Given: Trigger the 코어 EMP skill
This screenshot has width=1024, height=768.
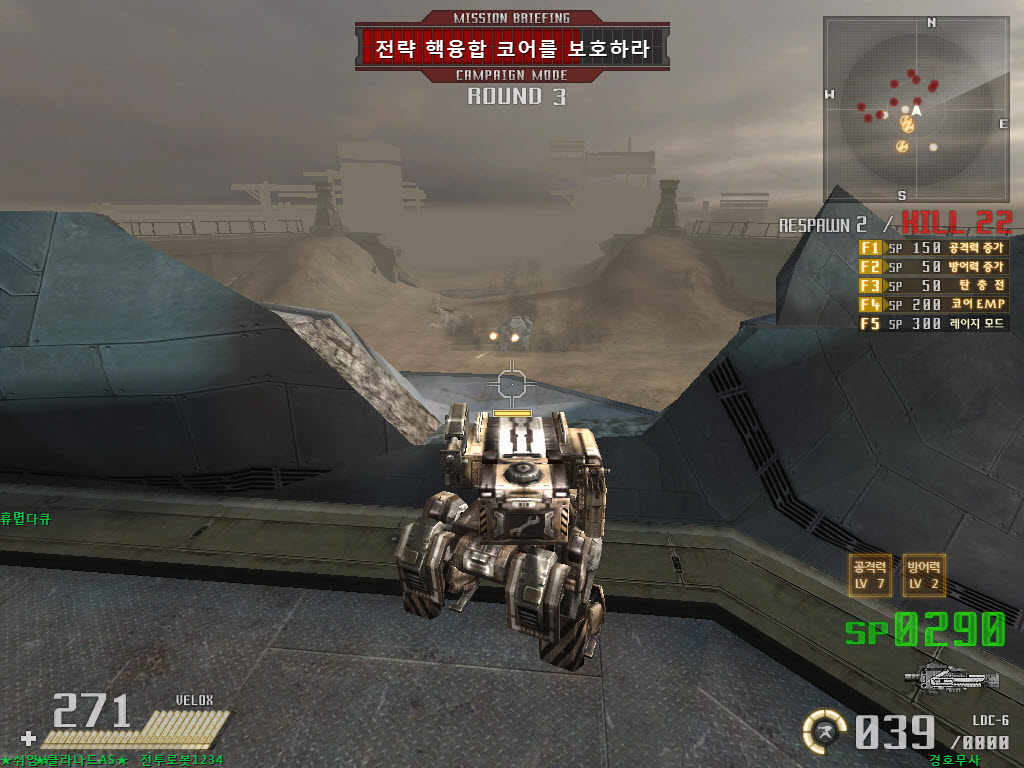Looking at the screenshot, I should [933, 304].
